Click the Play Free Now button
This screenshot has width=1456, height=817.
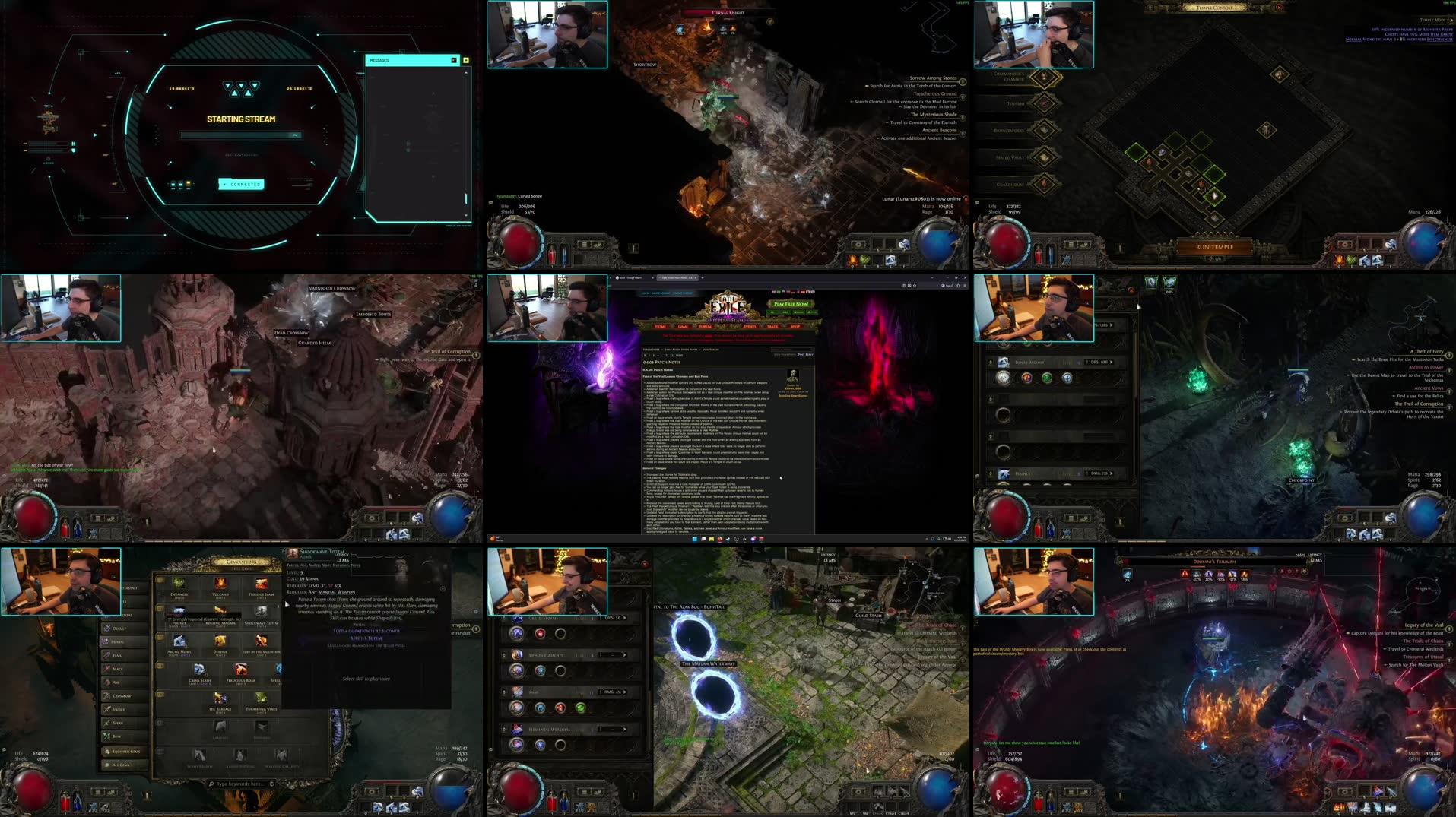[x=791, y=304]
